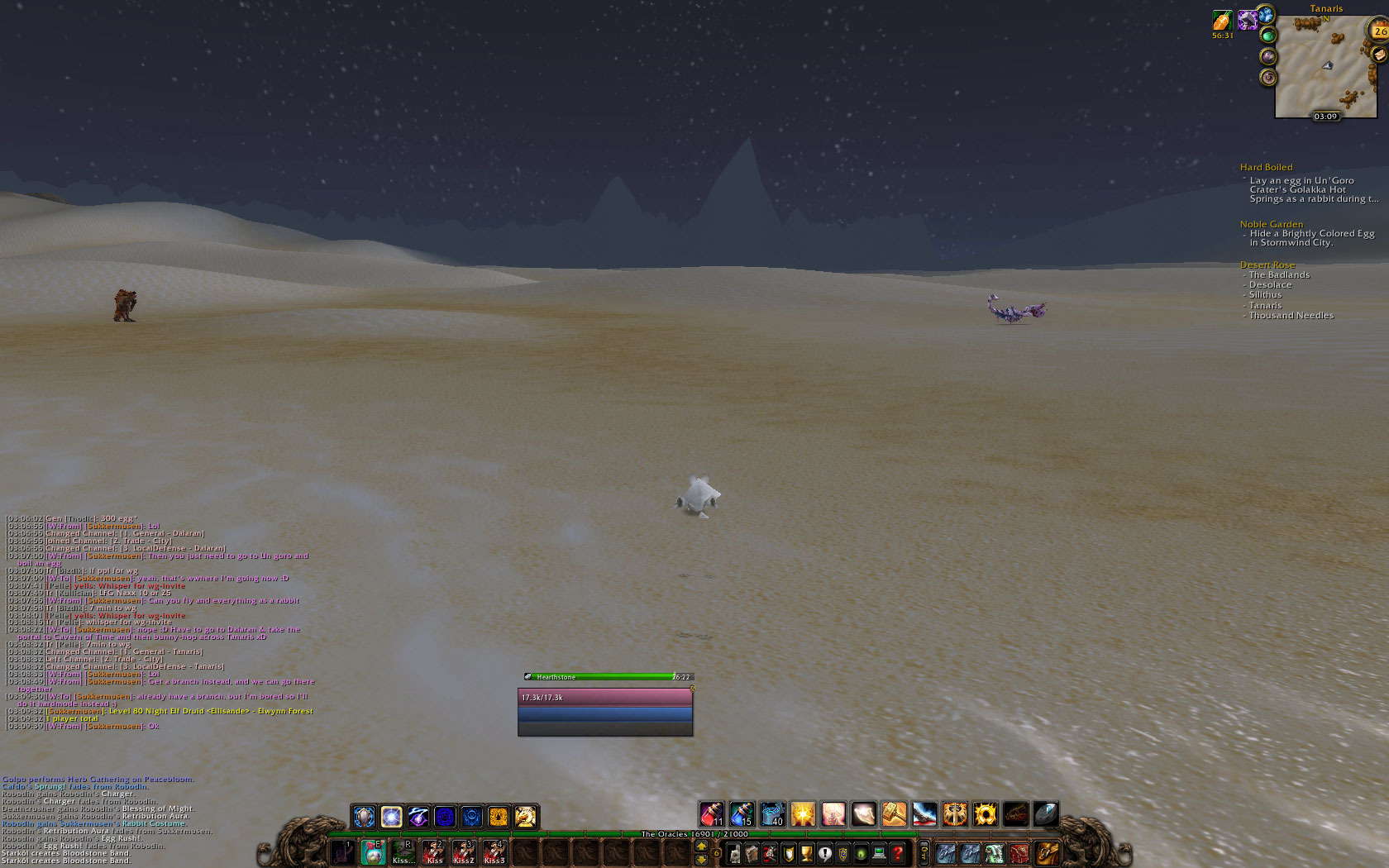Viewport: 1389px width, 868px height.
Task: Open the character info micro button
Action: 734,853
